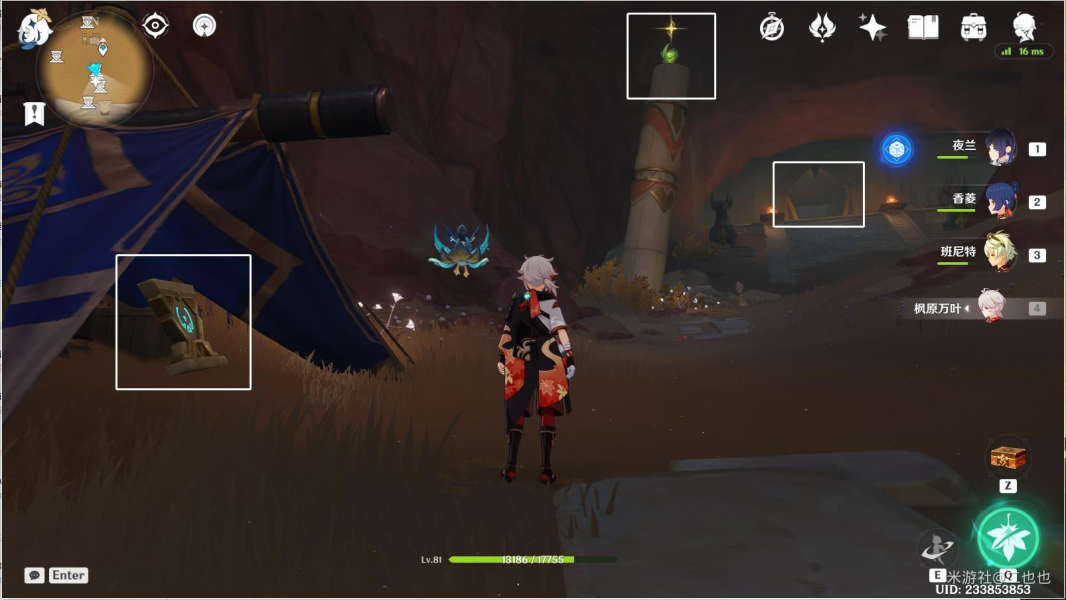1066x600 pixels.
Task: Open the chat speech bubble
Action: point(34,575)
